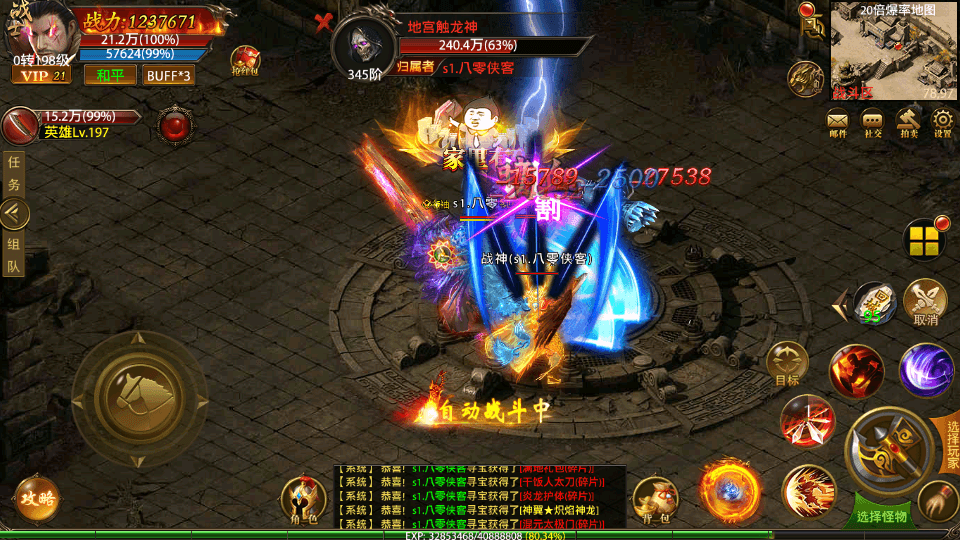Open the VIP 21 panel
The width and height of the screenshot is (960, 540).
41,75
